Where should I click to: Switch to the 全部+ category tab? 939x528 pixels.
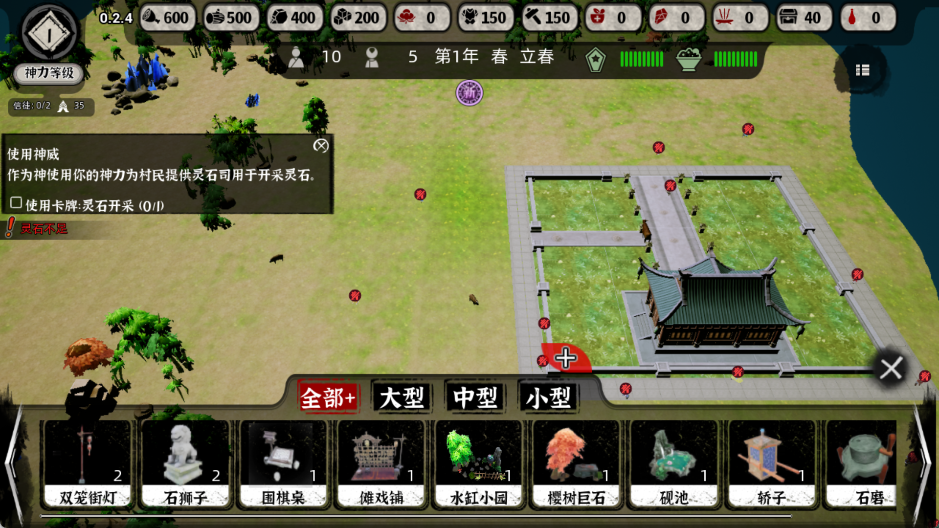(x=328, y=398)
